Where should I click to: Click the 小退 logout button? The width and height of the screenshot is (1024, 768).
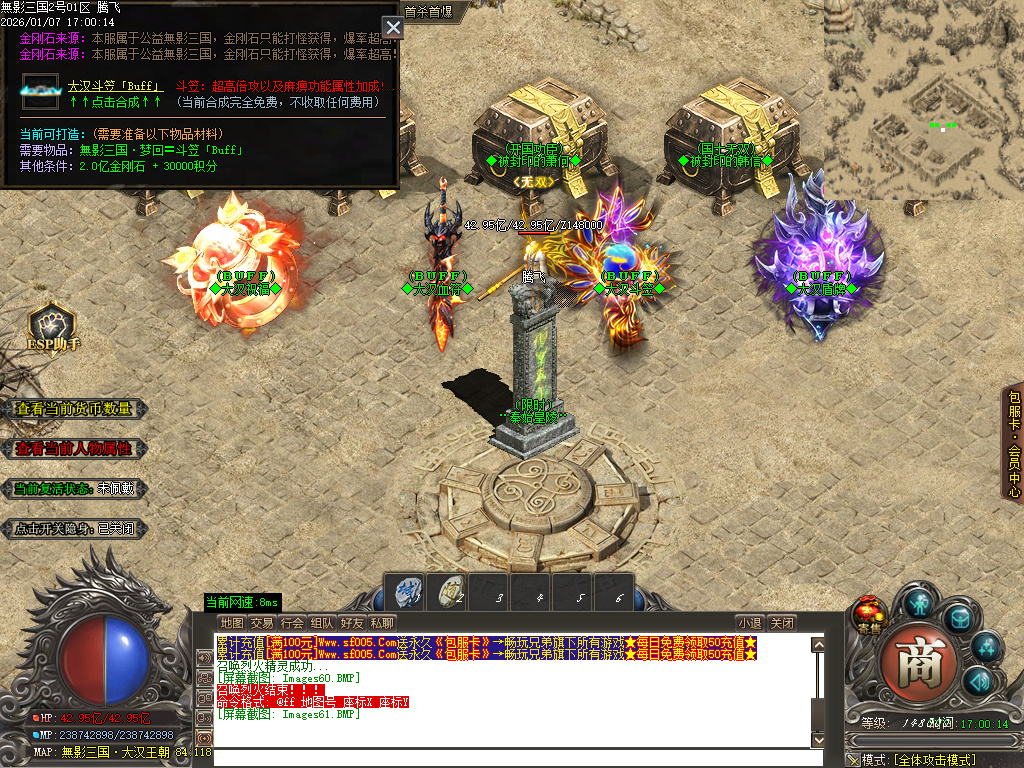click(750, 623)
